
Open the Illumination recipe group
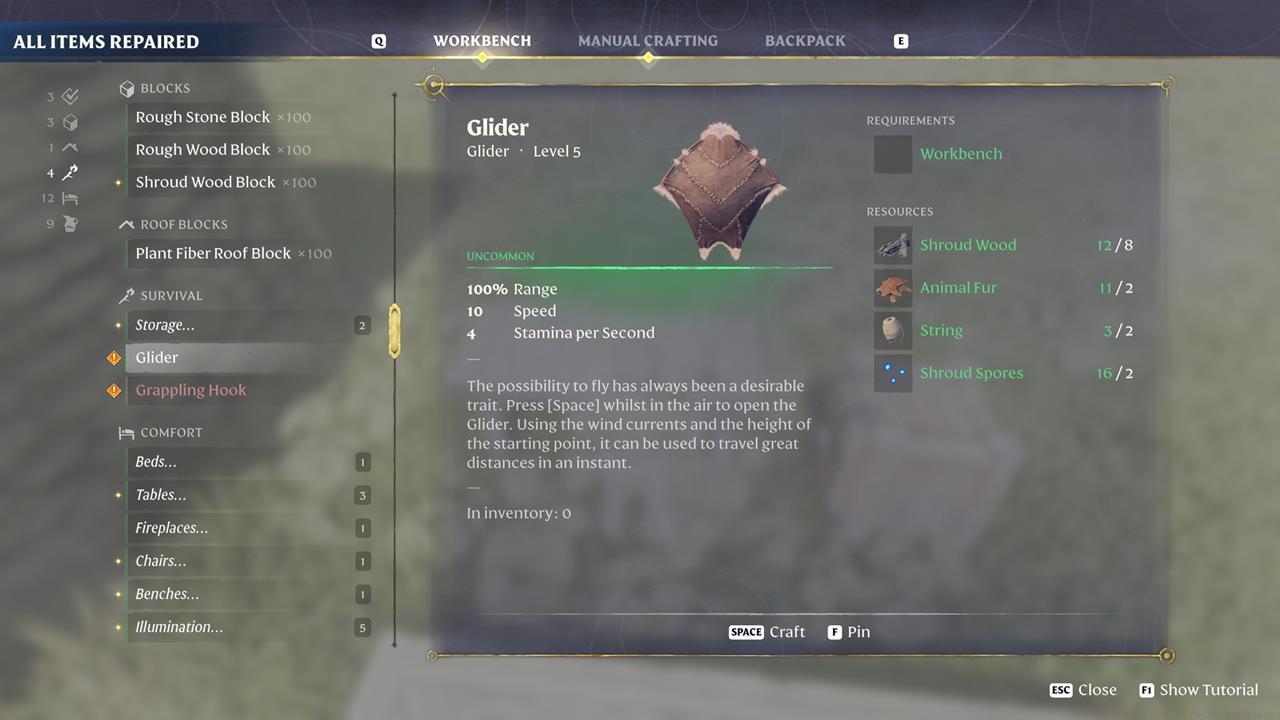(x=179, y=627)
